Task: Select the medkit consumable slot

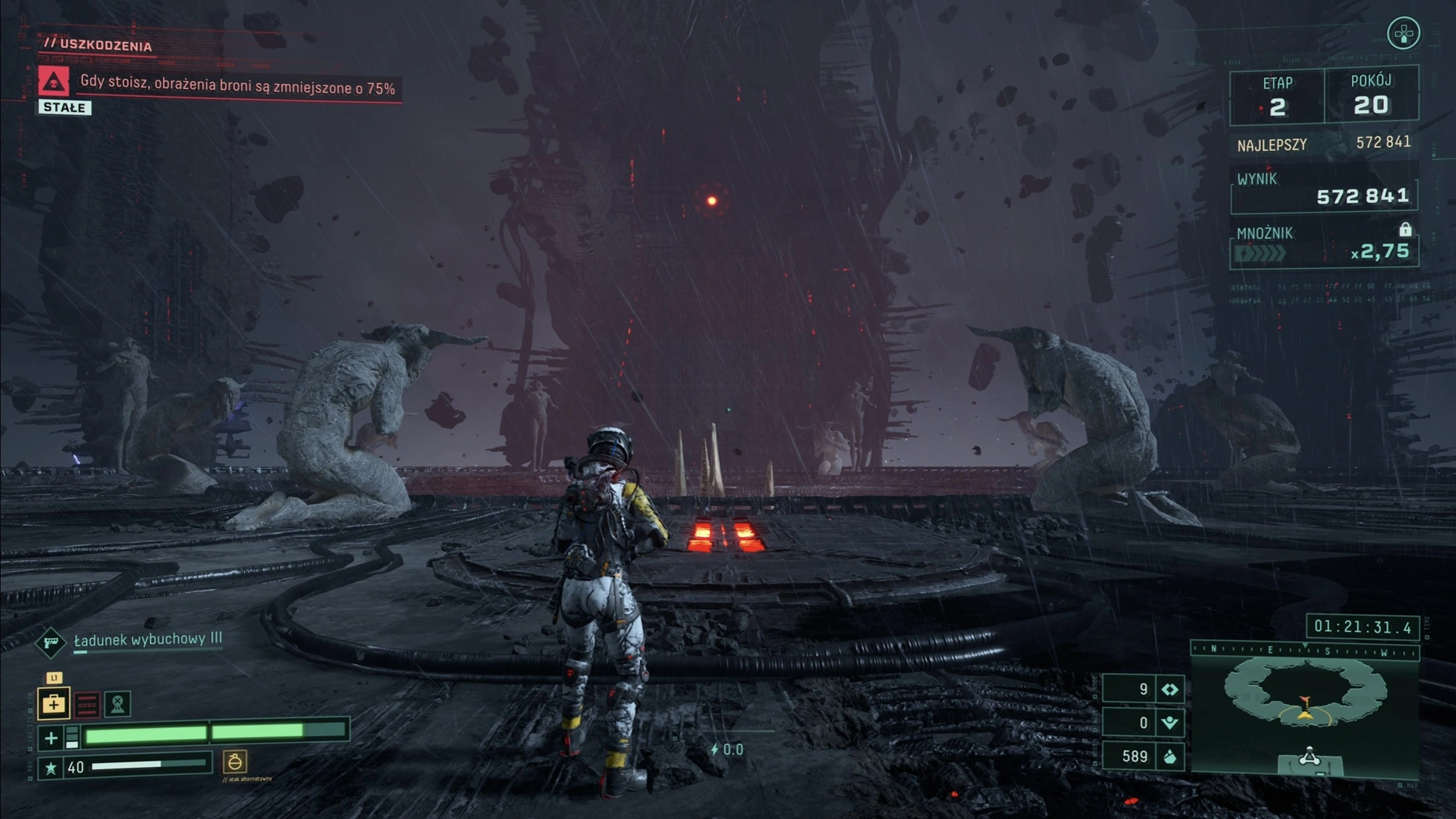Action: [54, 704]
